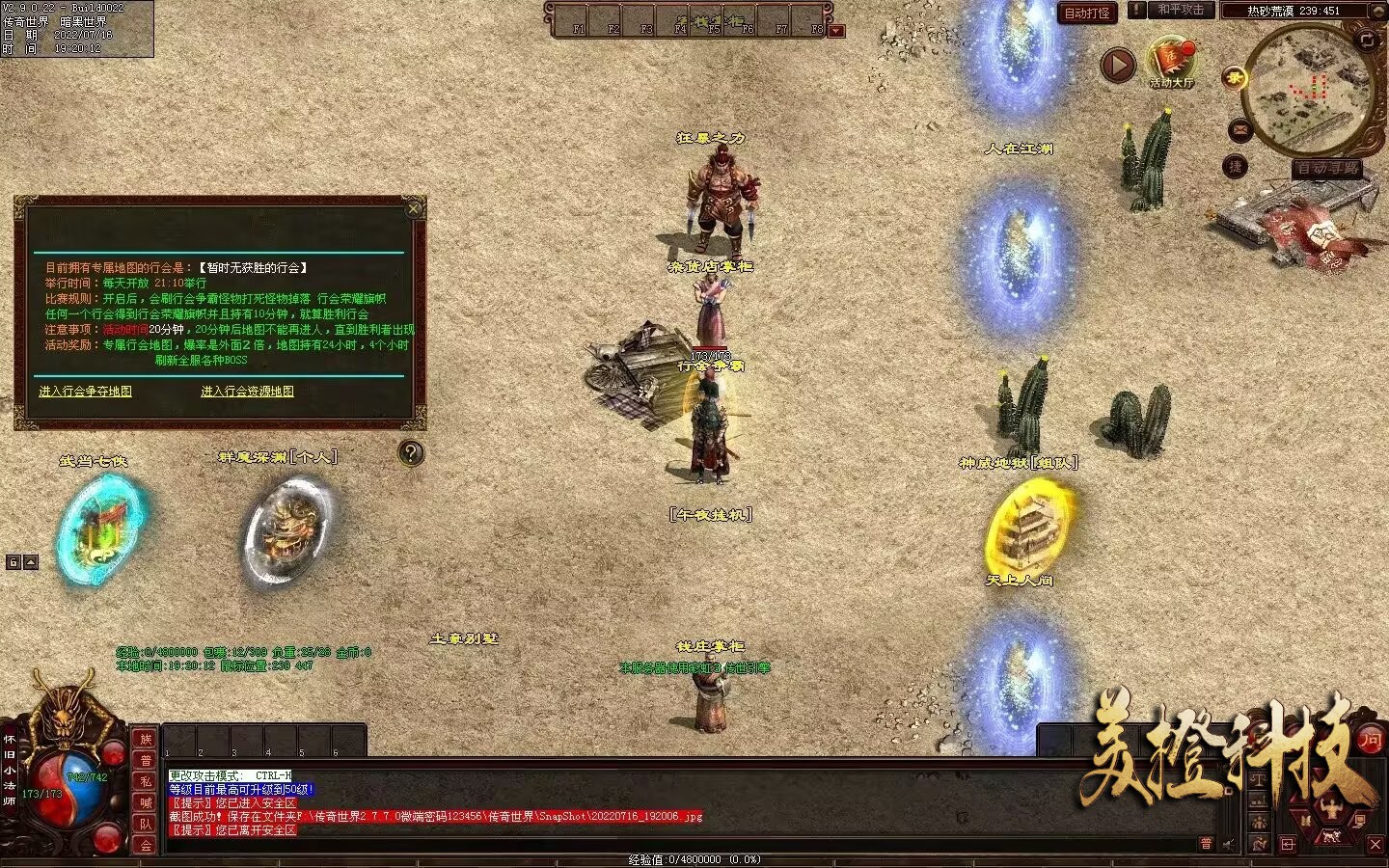Select the 队 team chat channel
1389x868 pixels.
pyautogui.click(x=146, y=824)
